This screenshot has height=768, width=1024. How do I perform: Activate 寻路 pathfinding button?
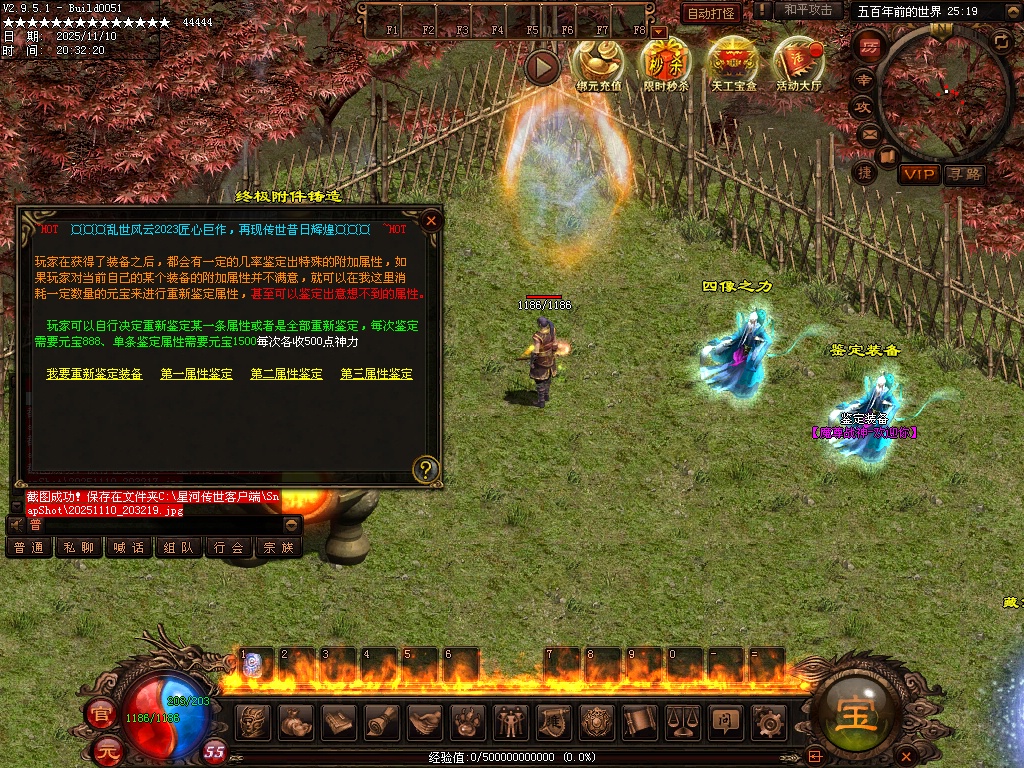pos(965,175)
